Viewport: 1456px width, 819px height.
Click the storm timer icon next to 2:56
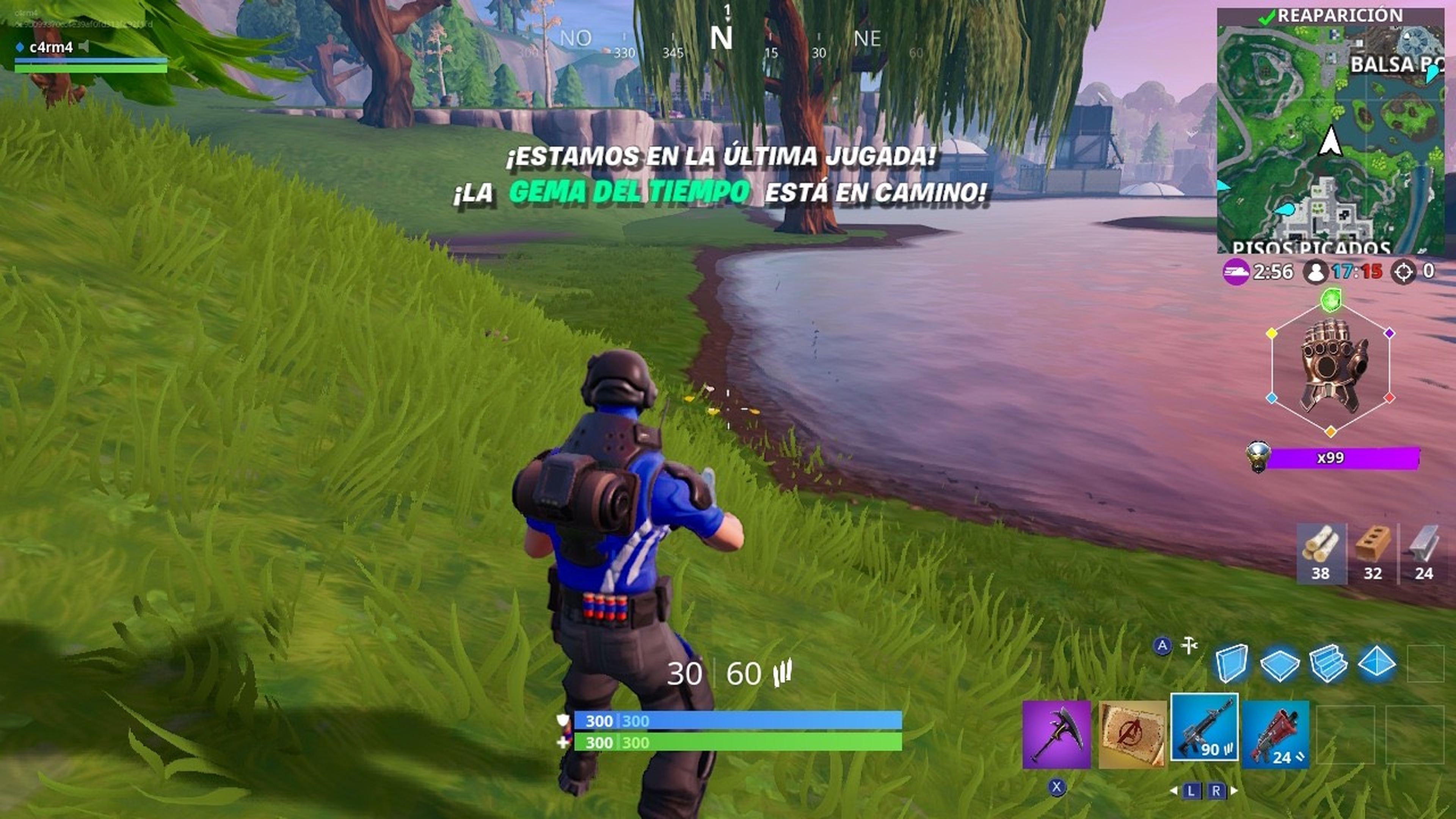(x=1237, y=272)
